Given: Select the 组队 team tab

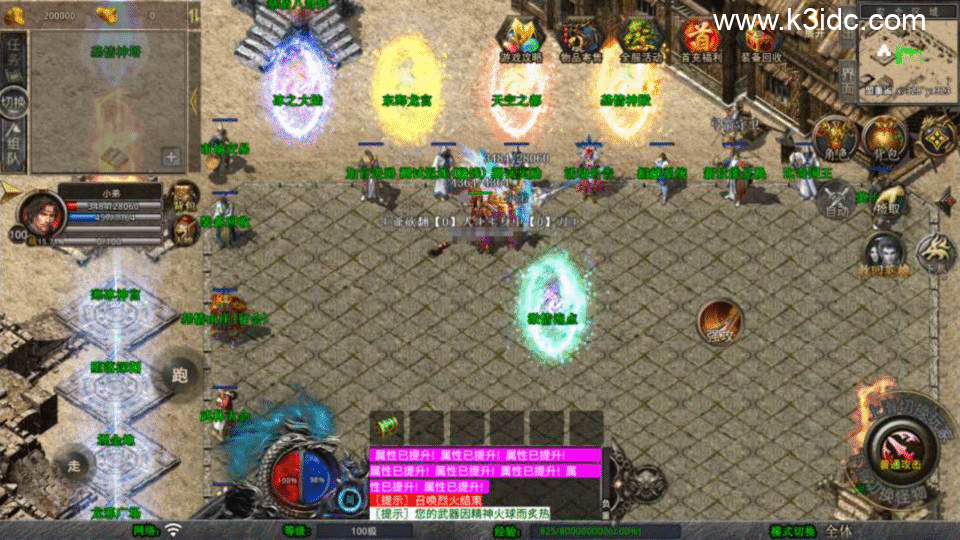Looking at the screenshot, I should tap(14, 146).
